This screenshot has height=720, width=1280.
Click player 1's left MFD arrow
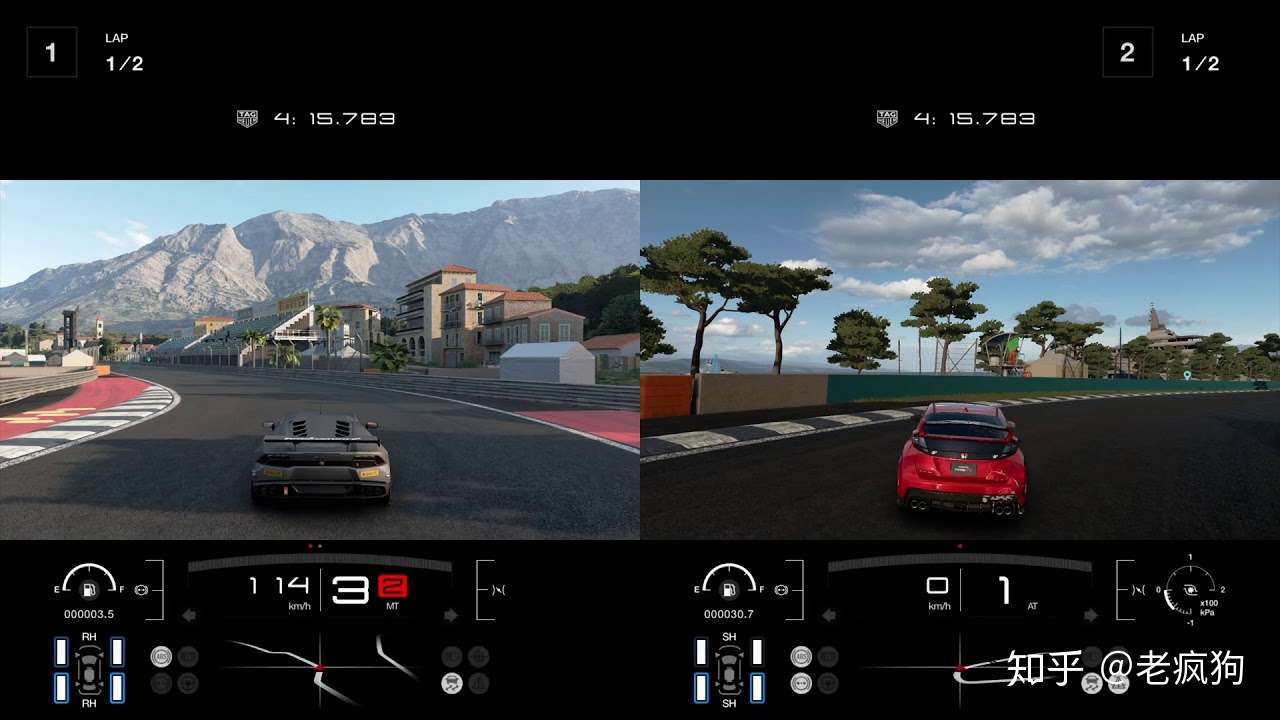point(188,615)
